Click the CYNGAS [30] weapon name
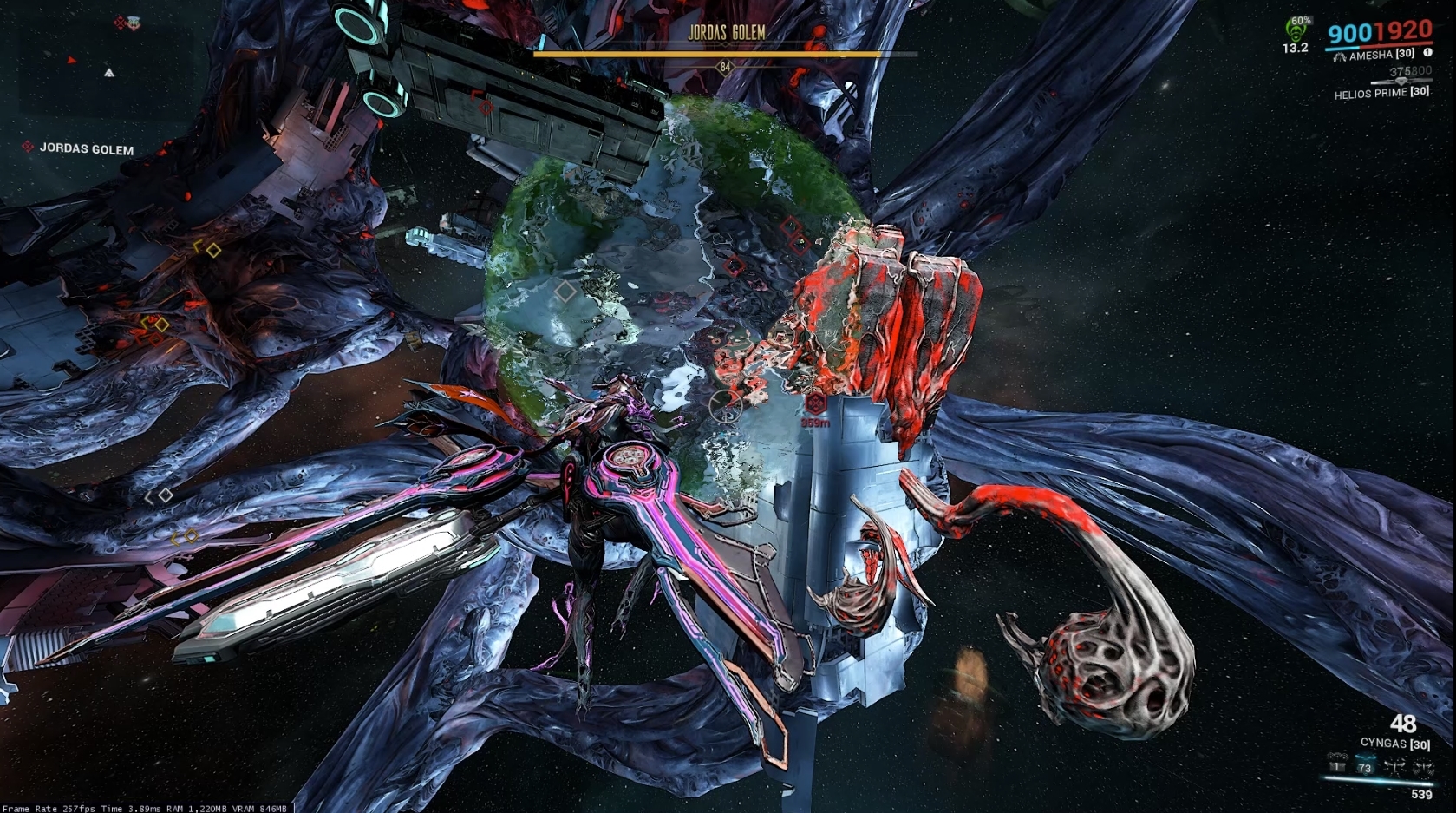The width and height of the screenshot is (1456, 813). pos(1395,743)
